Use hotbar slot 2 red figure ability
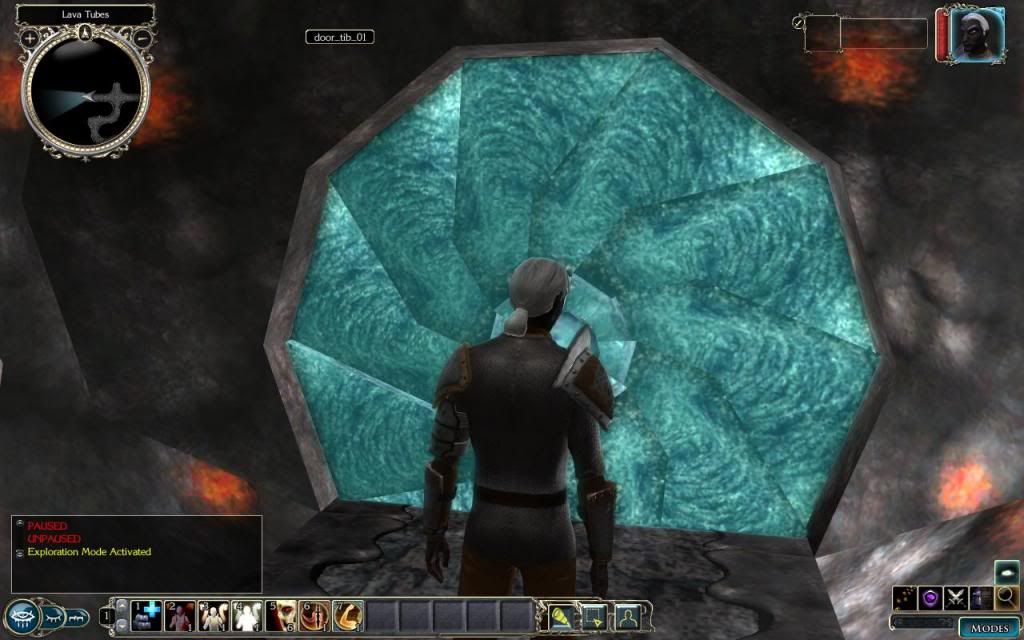The image size is (1024, 640). click(x=181, y=615)
